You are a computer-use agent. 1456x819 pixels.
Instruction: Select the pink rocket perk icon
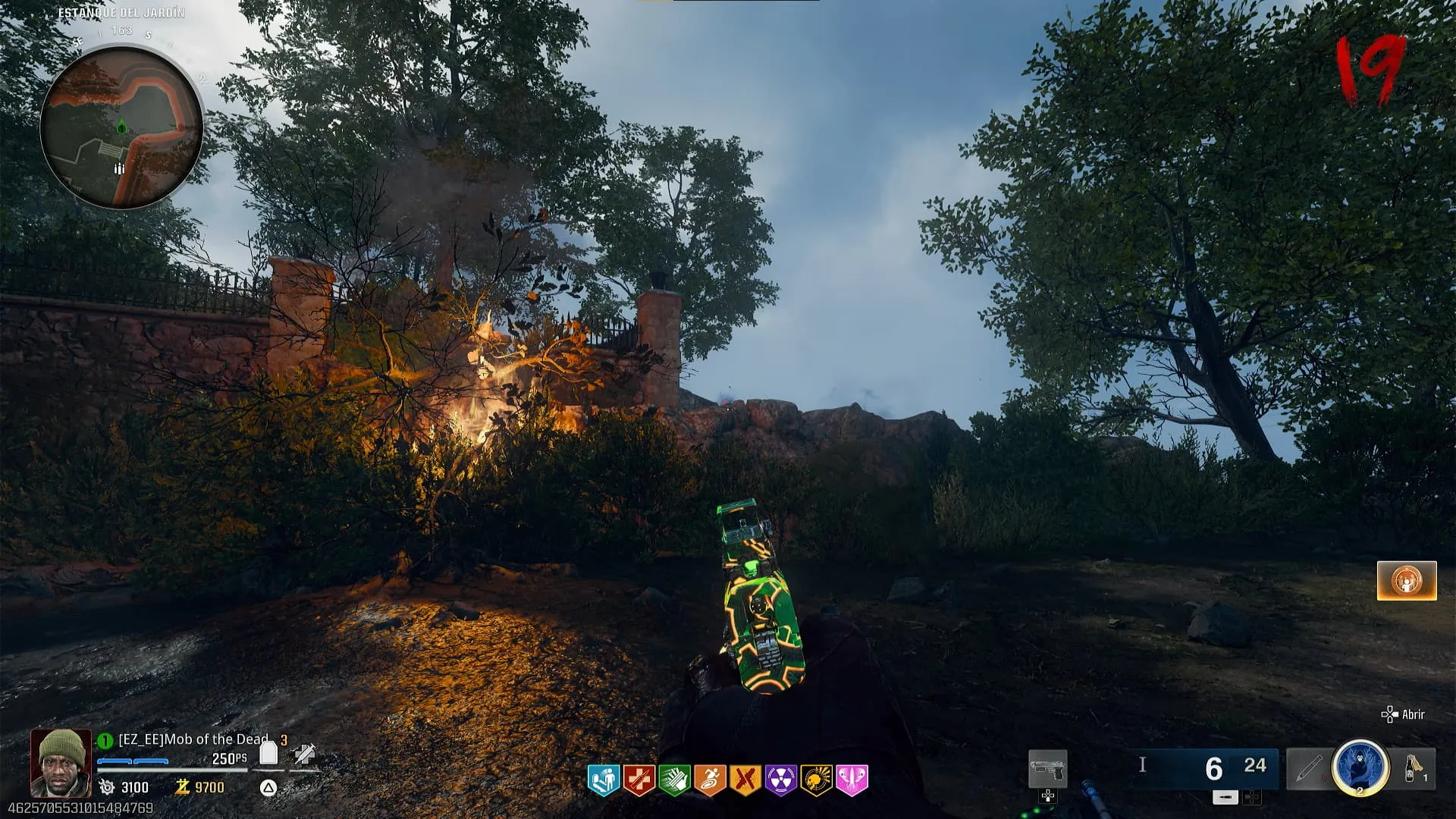852,780
